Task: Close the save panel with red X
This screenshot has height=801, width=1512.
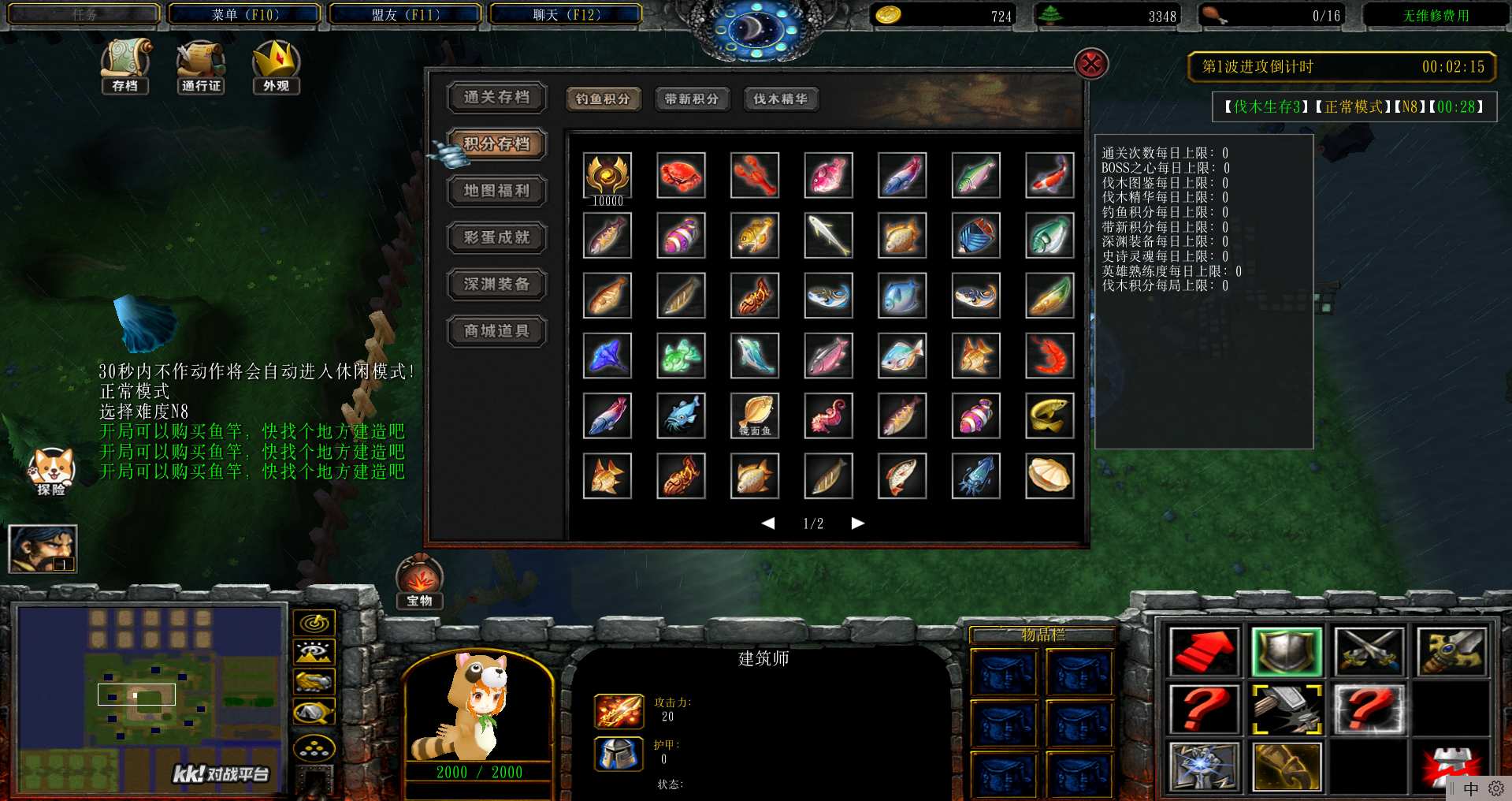Action: [x=1091, y=64]
